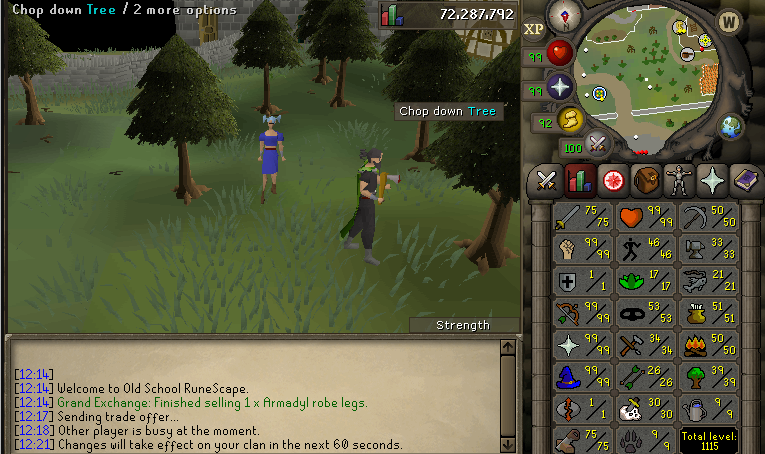The height and width of the screenshot is (454, 765).
Task: Open the Prayer tab
Action: (x=712, y=181)
